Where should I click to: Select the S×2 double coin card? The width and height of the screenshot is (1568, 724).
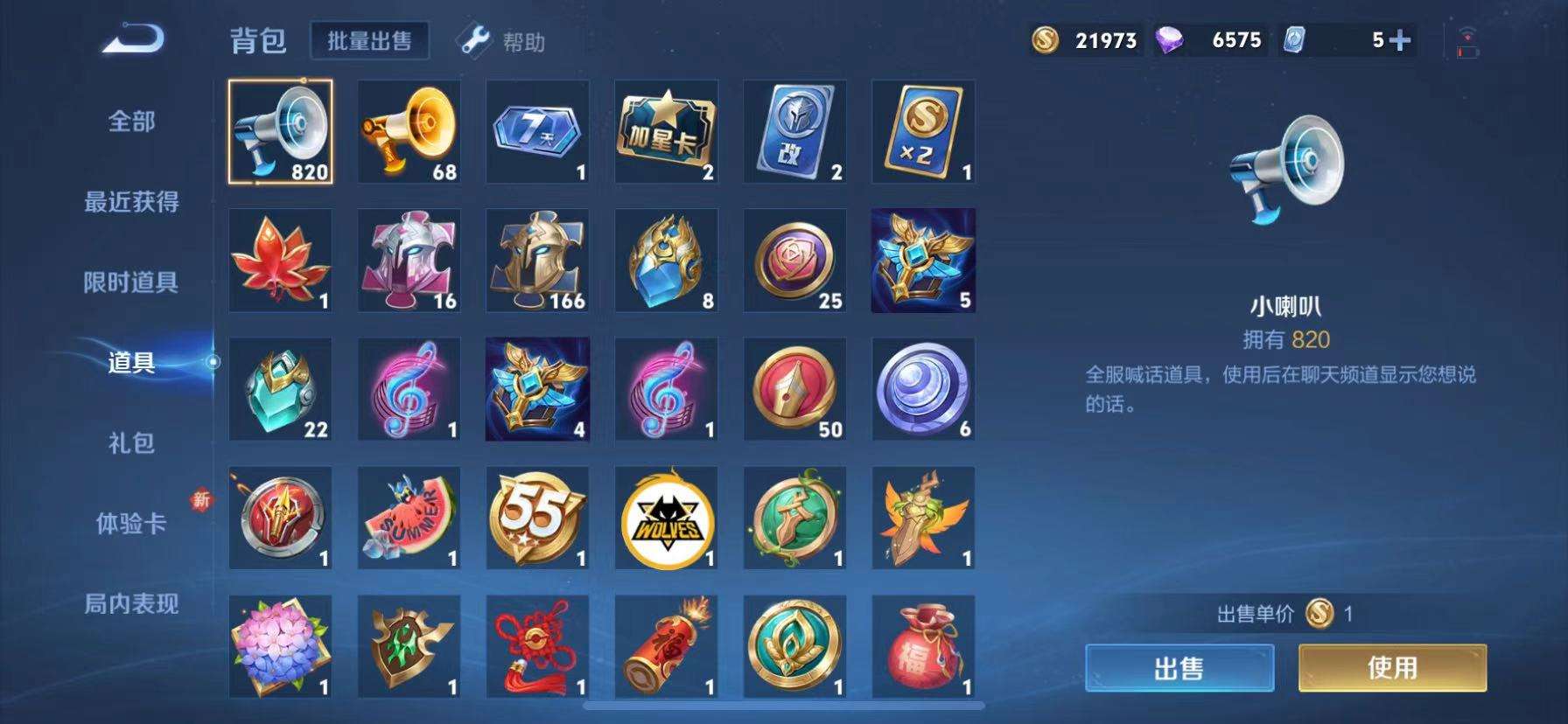pyautogui.click(x=923, y=131)
